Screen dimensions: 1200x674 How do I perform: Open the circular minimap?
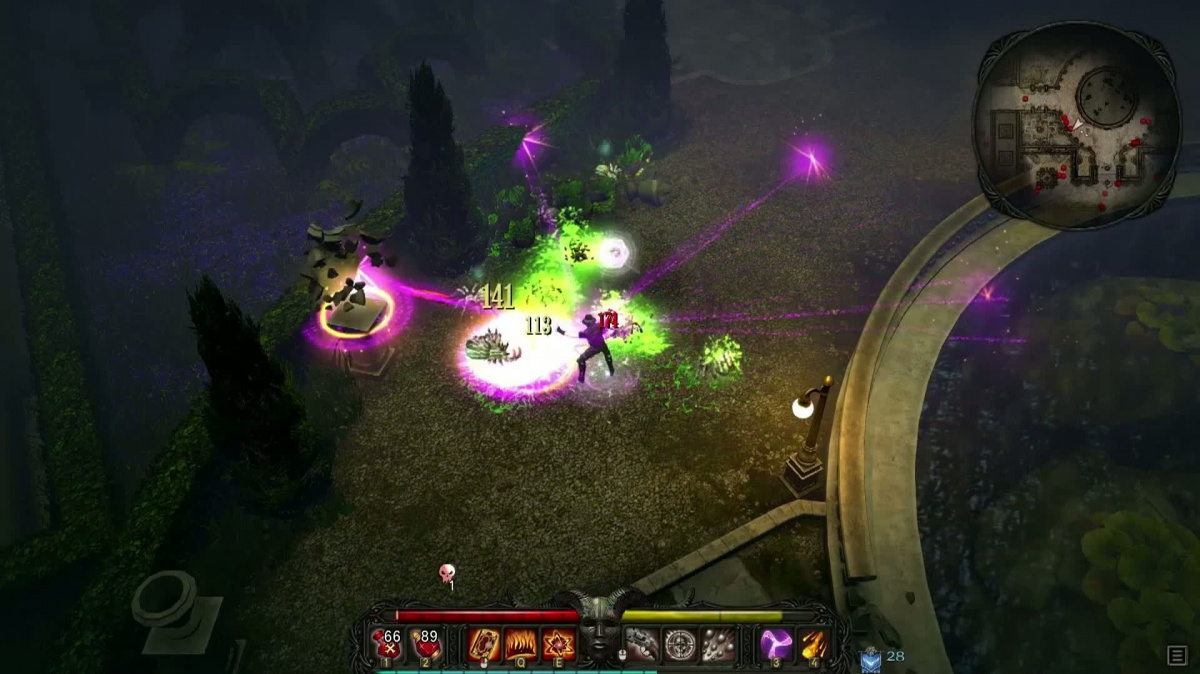(1076, 125)
